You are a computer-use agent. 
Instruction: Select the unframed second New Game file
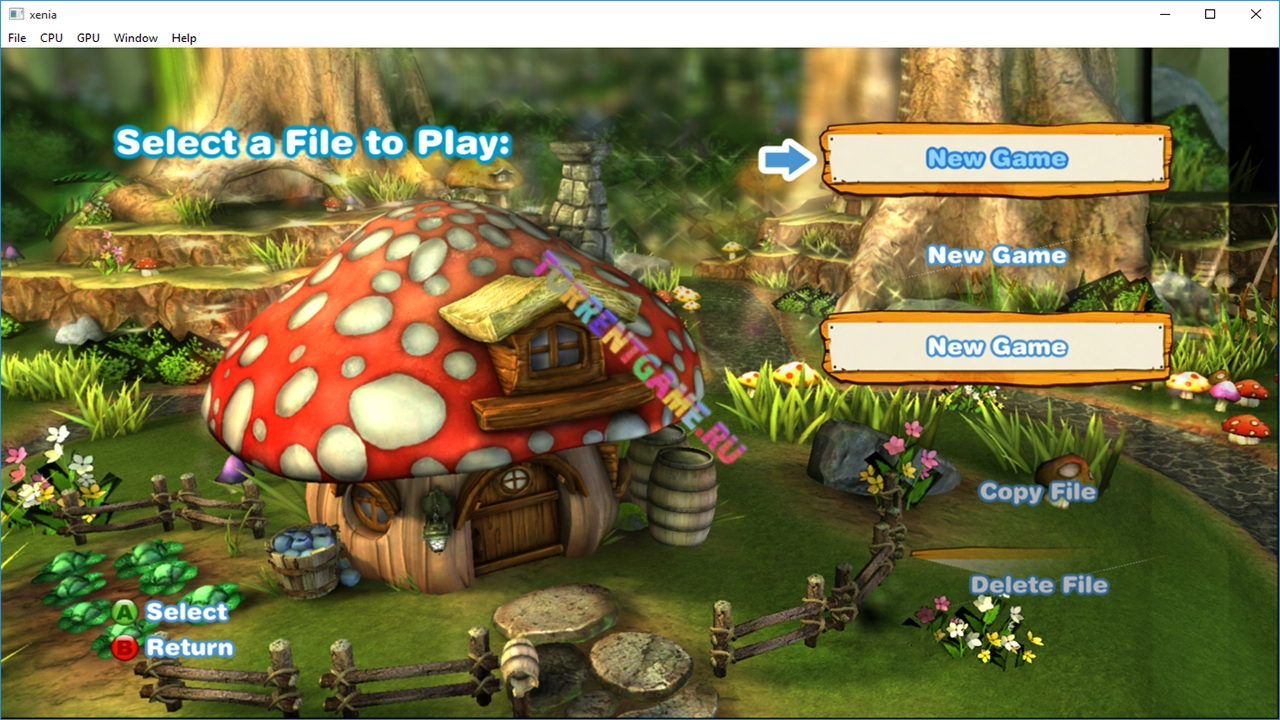[996, 256]
